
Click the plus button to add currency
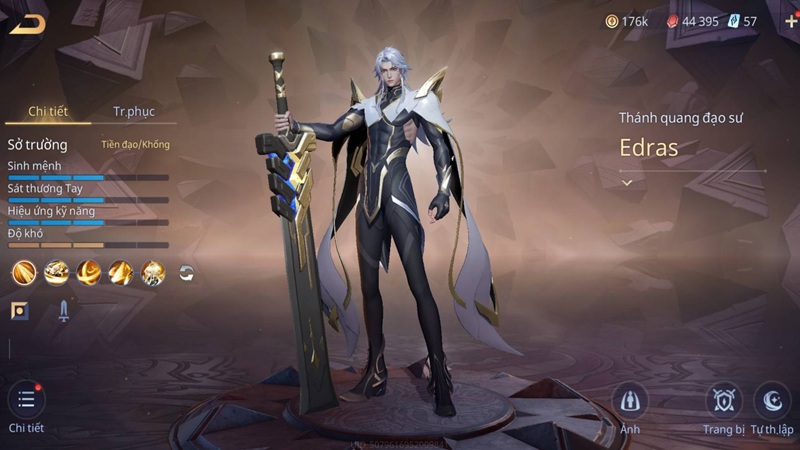coord(791,21)
